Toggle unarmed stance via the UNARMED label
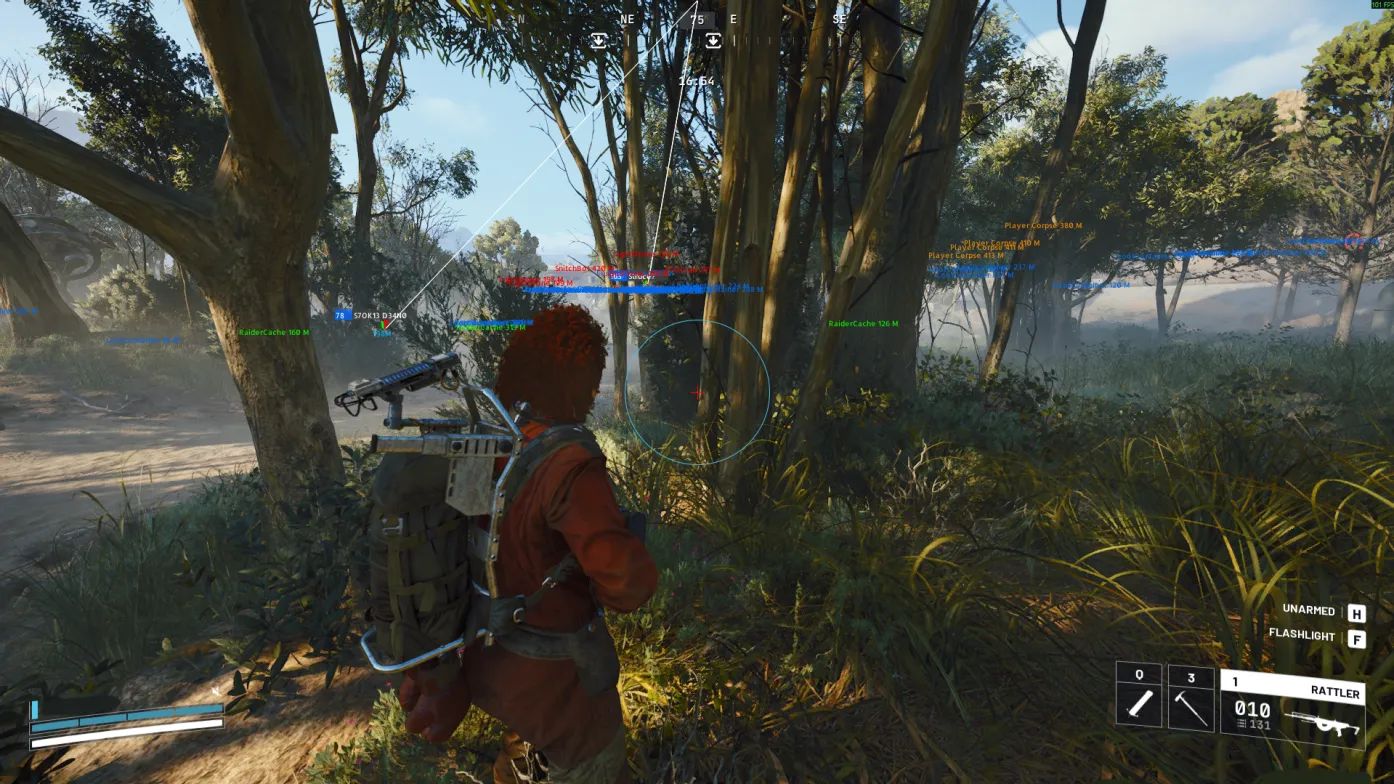 point(1310,610)
